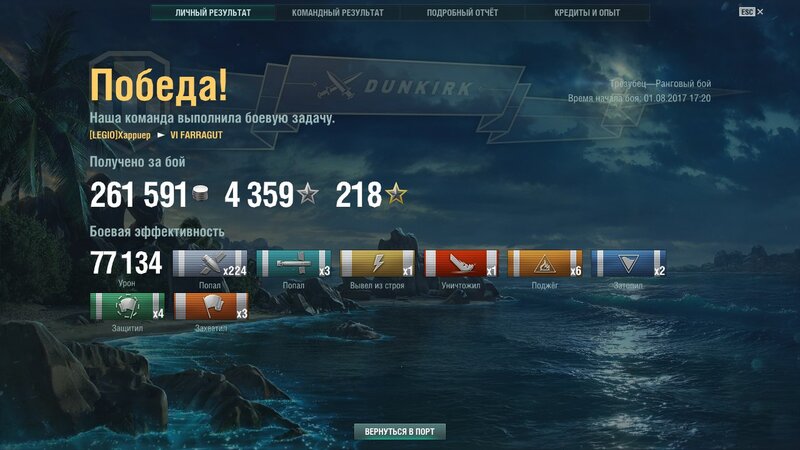Click the Уничтожил ship destroyed ribbon
The height and width of the screenshot is (450, 800).
(x=461, y=264)
